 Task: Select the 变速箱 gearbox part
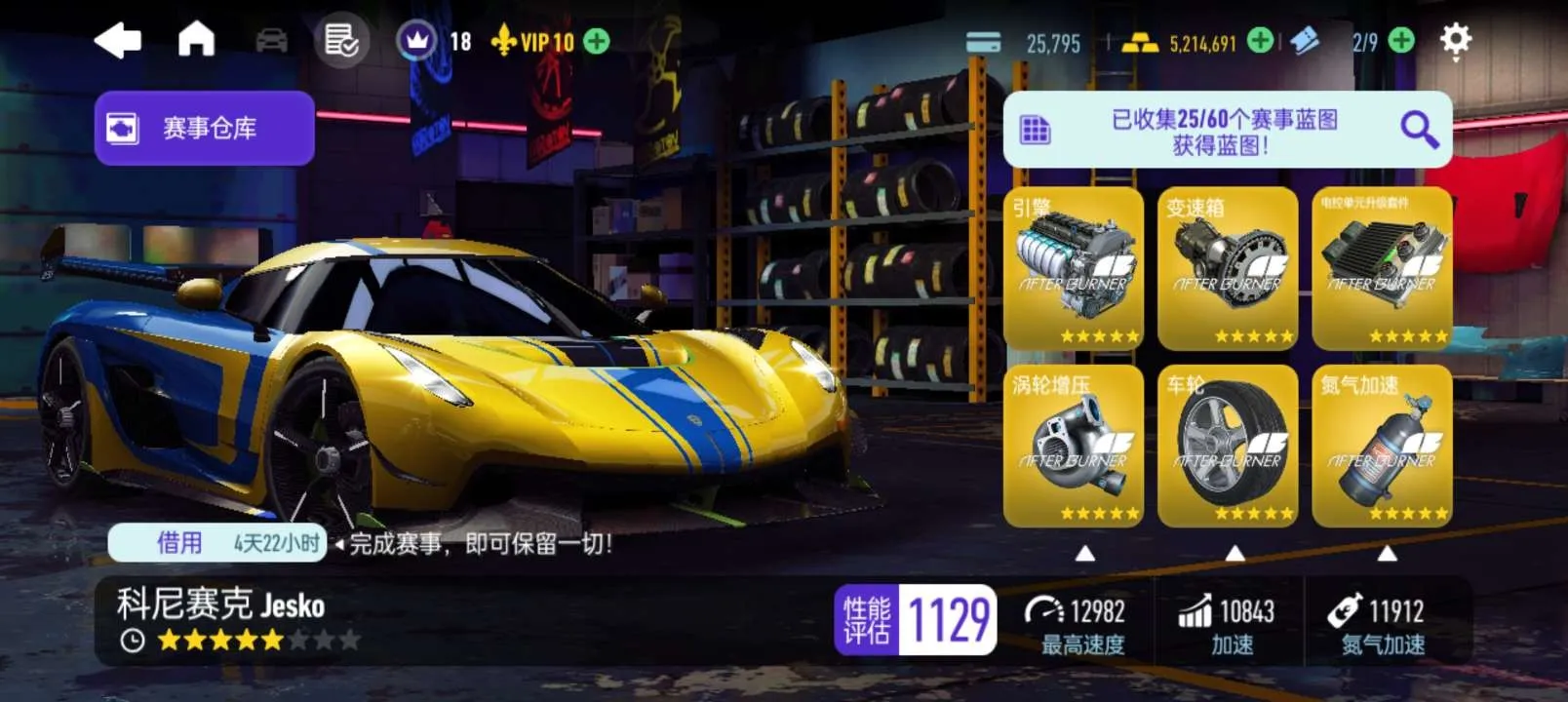click(x=1228, y=269)
